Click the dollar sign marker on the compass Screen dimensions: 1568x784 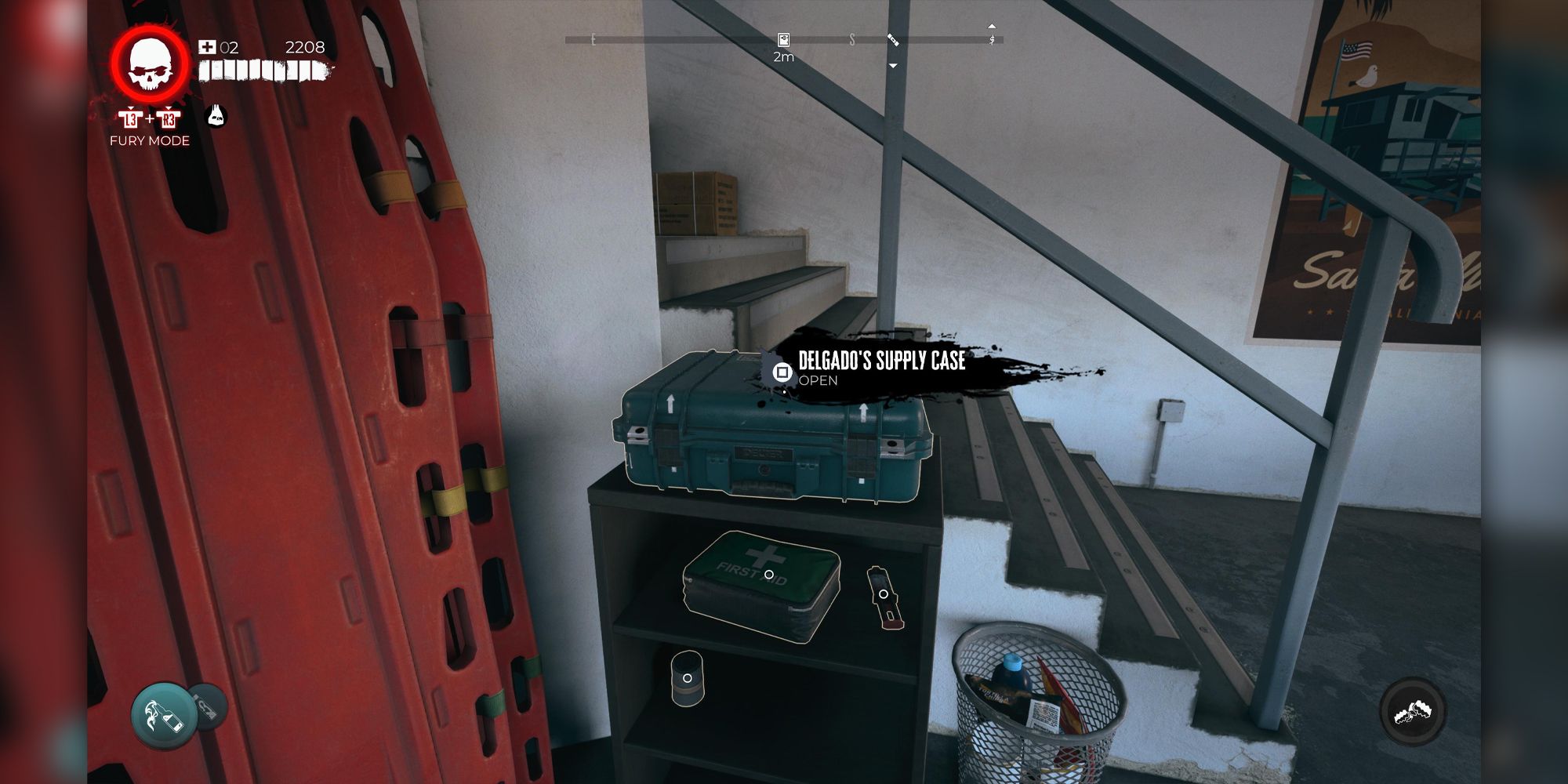(991, 39)
